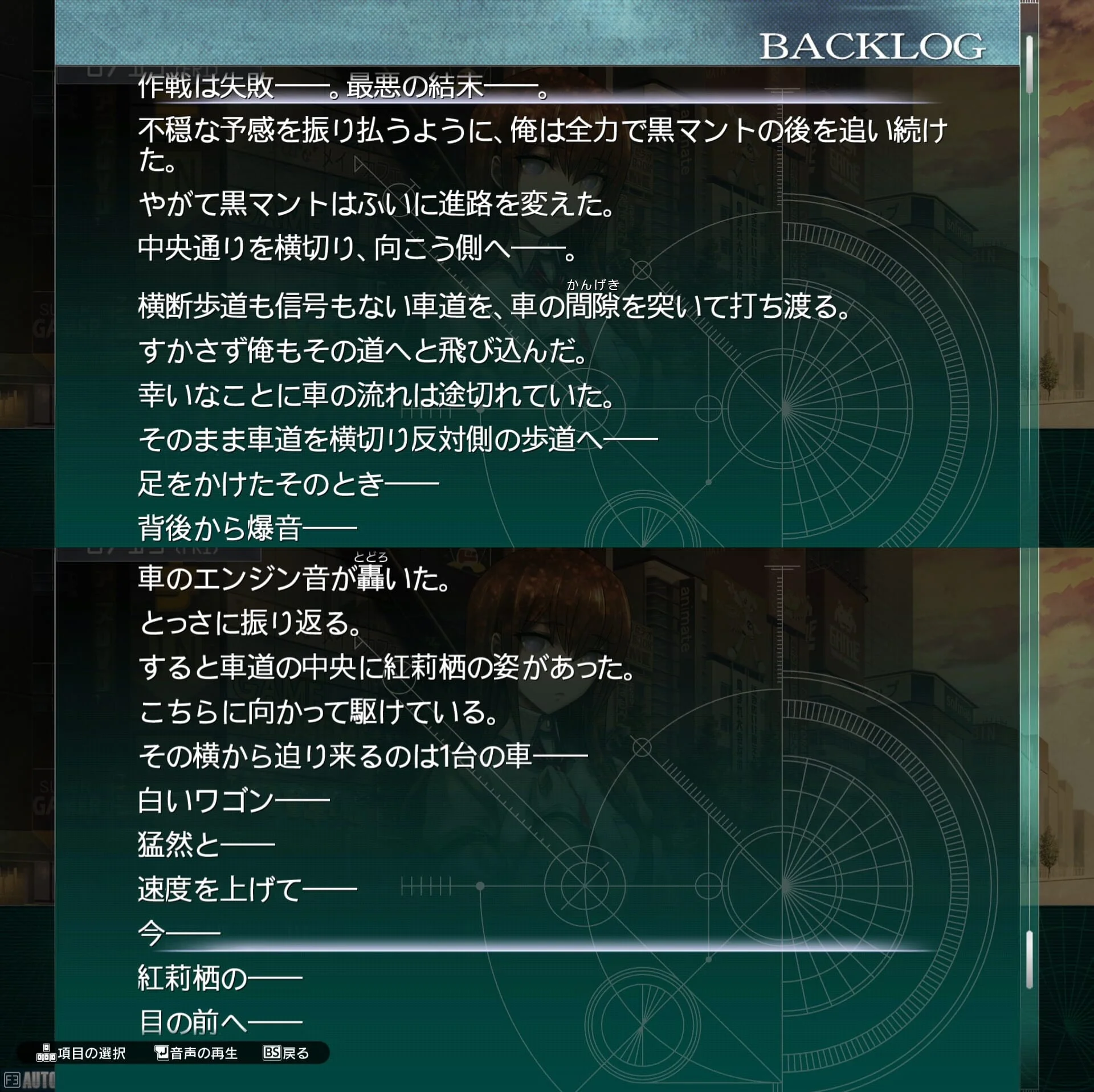
Task: Choose the line 白いワゴン――
Action: point(234,801)
